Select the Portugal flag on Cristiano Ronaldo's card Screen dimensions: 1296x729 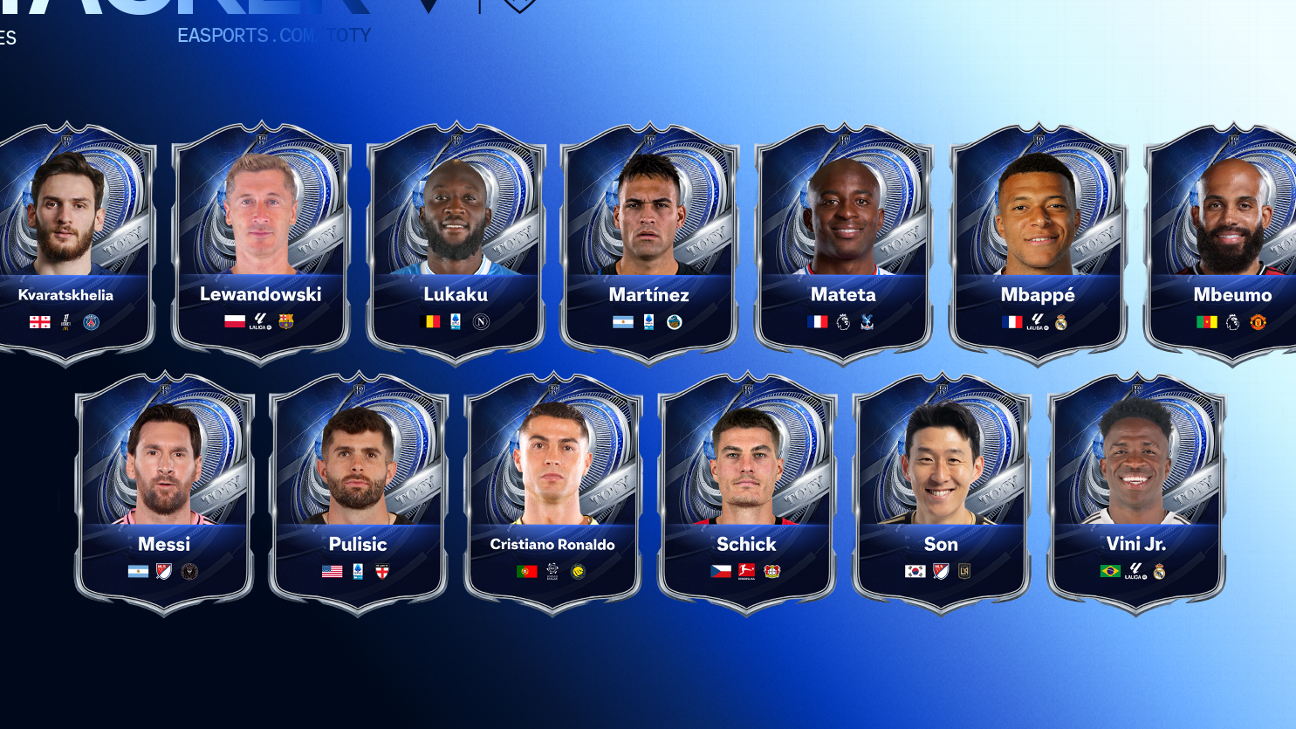click(525, 572)
